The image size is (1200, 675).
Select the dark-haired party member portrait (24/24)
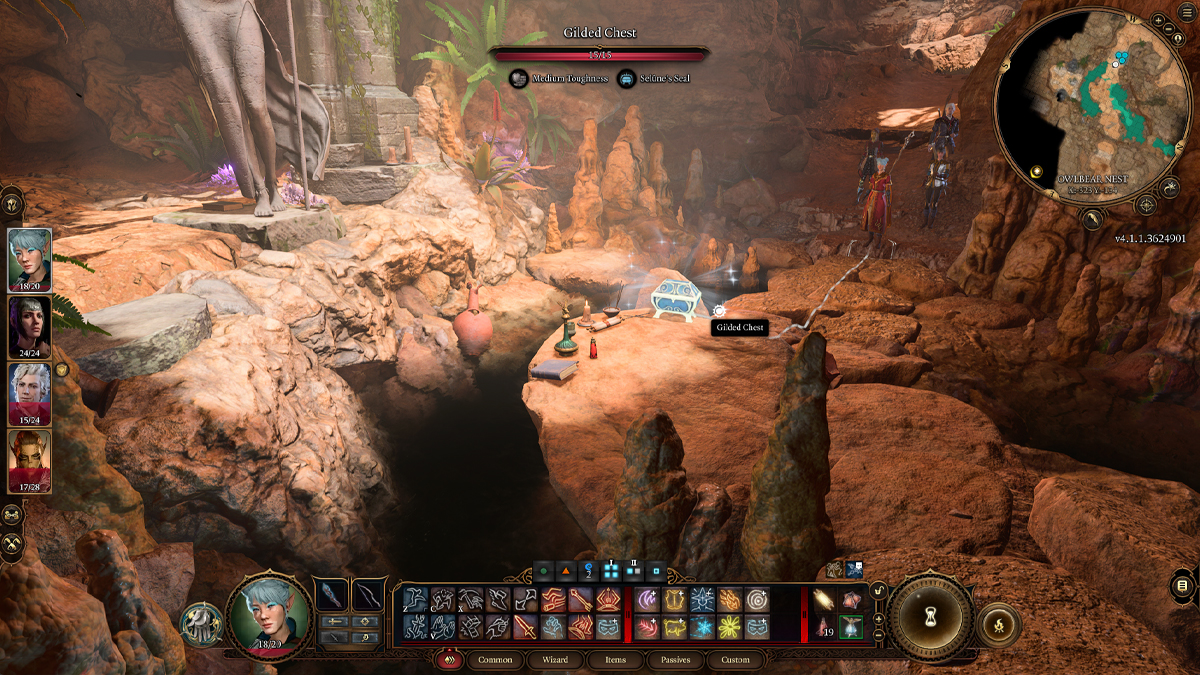[x=30, y=326]
